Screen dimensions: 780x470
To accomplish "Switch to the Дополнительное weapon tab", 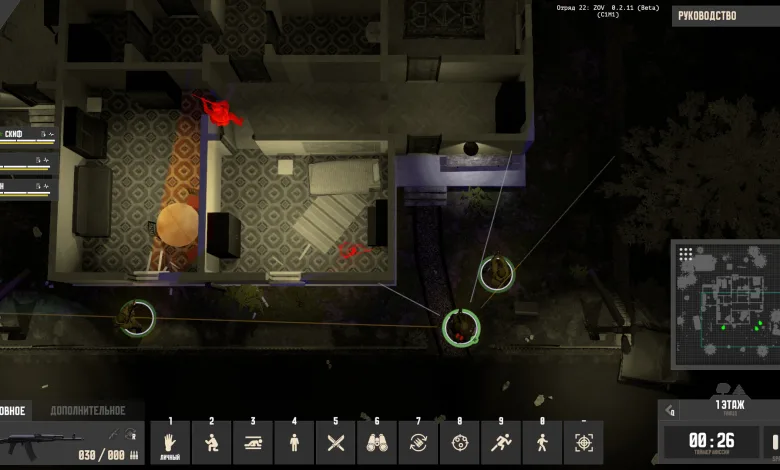I will [x=88, y=410].
